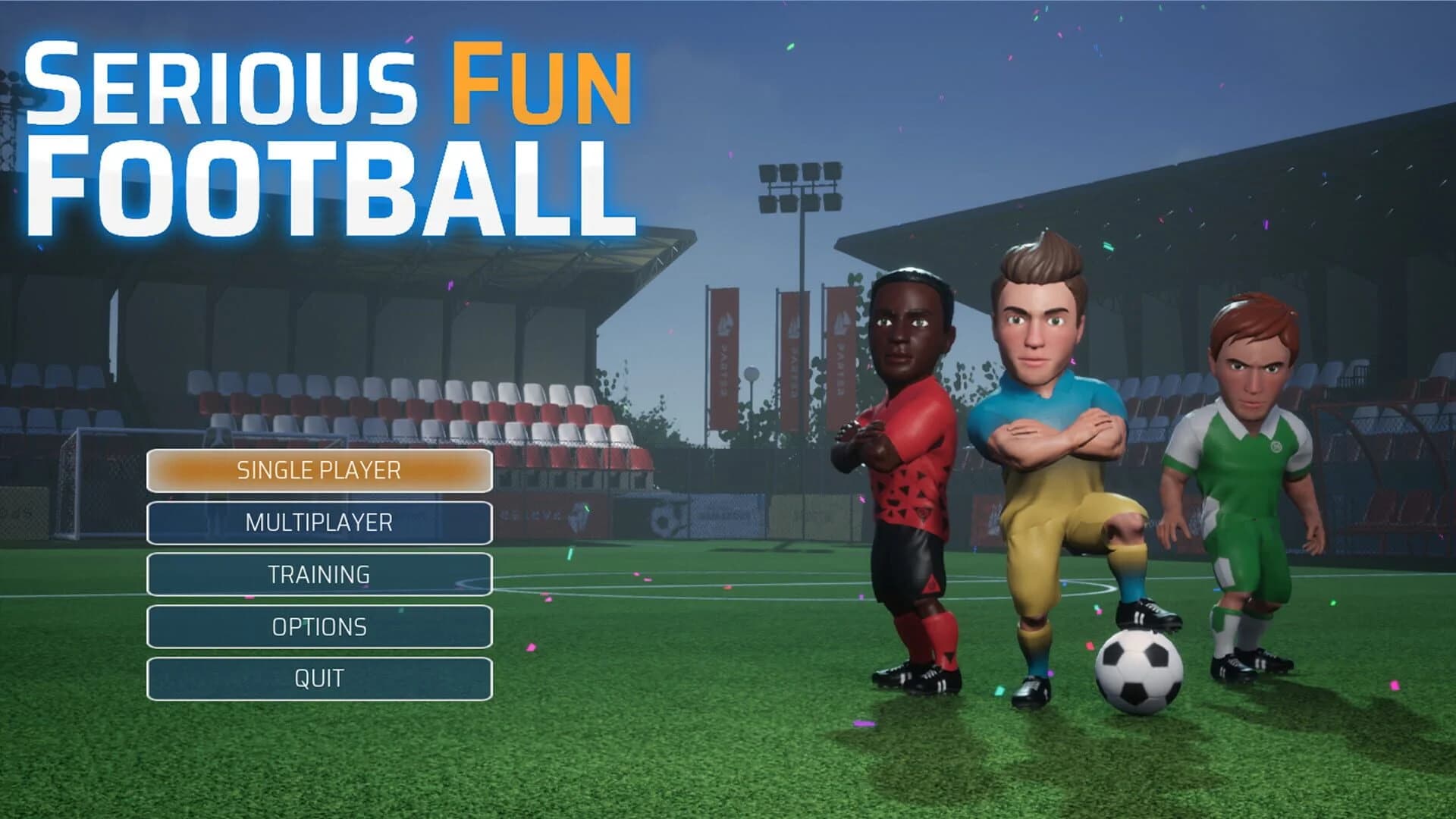Click the highlighted orange menu entry

tap(318, 470)
